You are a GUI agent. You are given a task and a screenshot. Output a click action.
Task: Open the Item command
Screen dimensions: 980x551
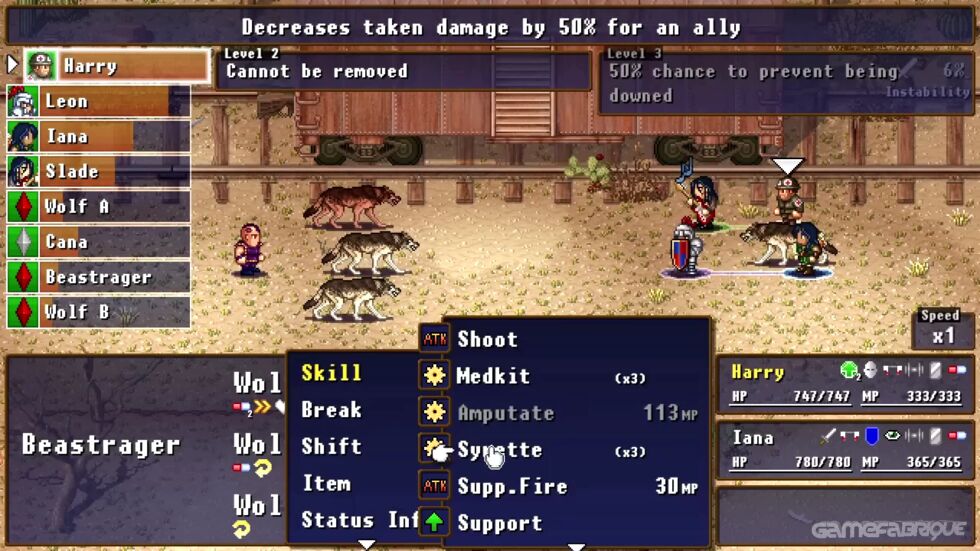pyautogui.click(x=327, y=484)
